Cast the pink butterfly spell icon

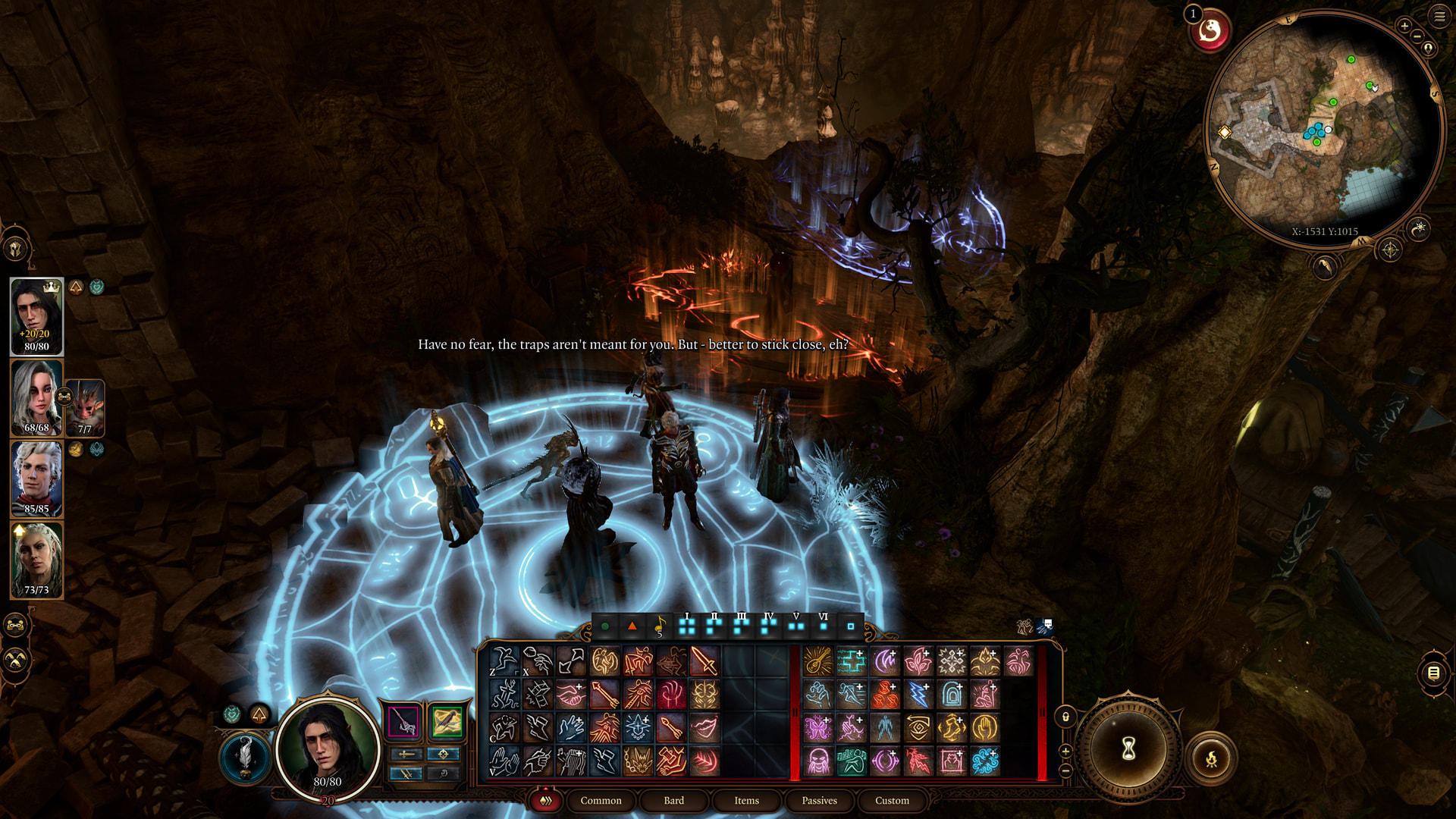tap(817, 728)
